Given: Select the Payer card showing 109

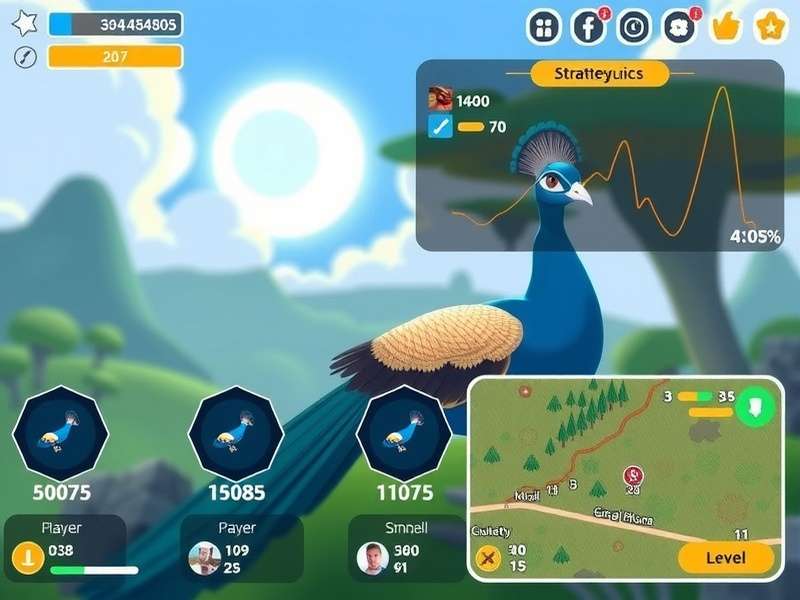Looking at the screenshot, I should (x=241, y=548).
